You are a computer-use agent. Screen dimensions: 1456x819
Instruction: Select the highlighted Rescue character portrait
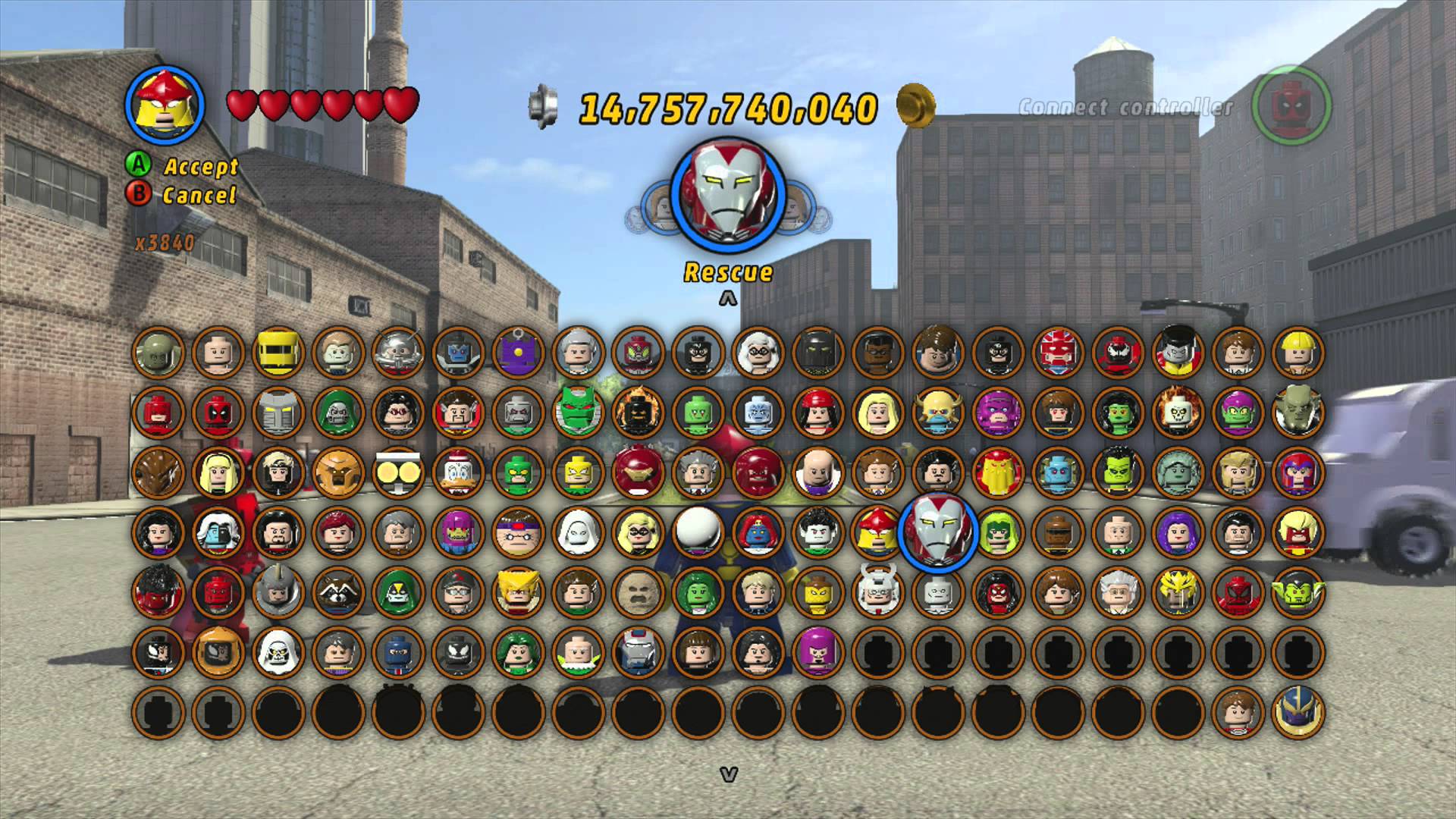coord(937,532)
